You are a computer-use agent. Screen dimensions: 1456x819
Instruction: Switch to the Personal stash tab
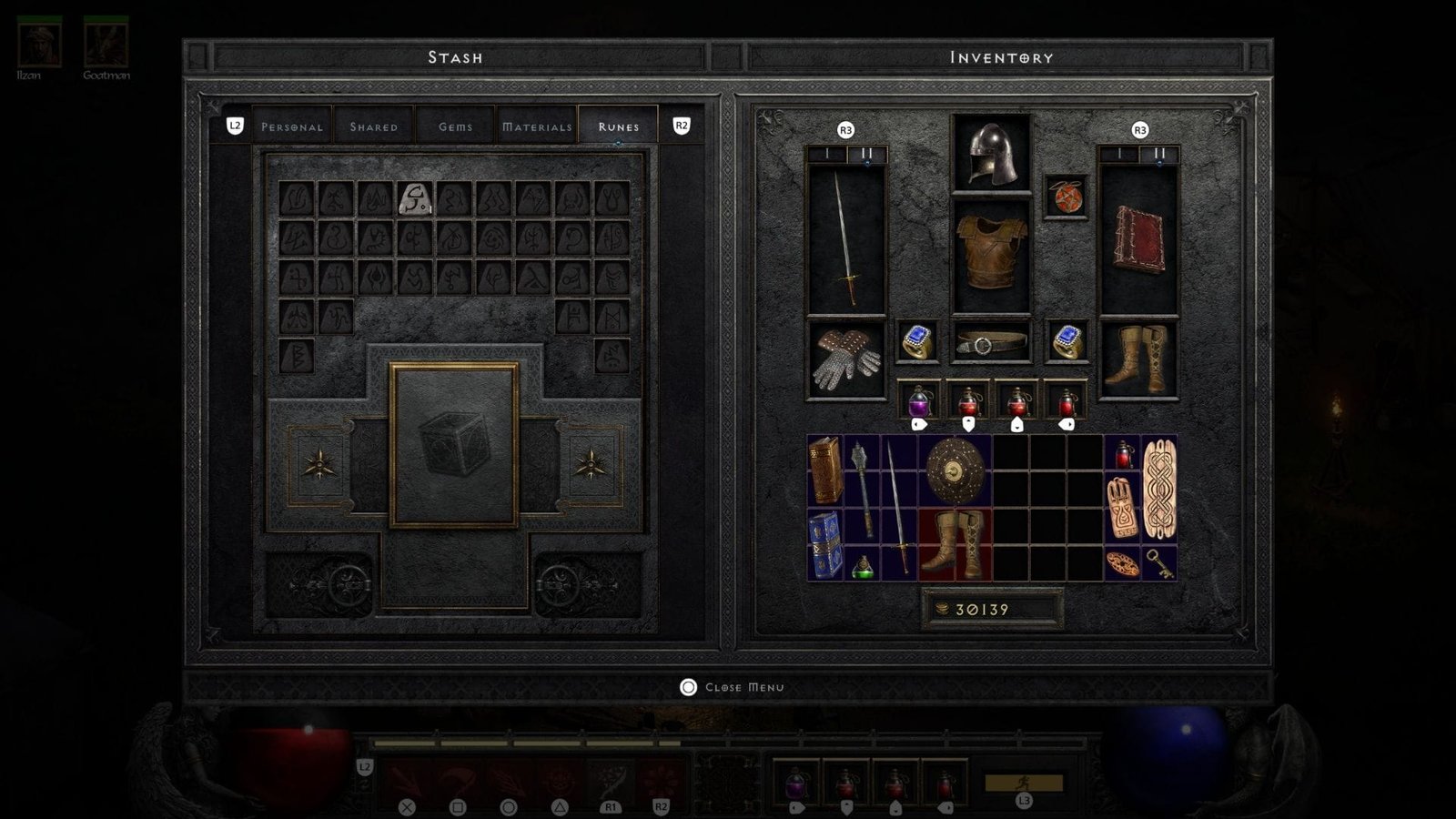tap(292, 126)
